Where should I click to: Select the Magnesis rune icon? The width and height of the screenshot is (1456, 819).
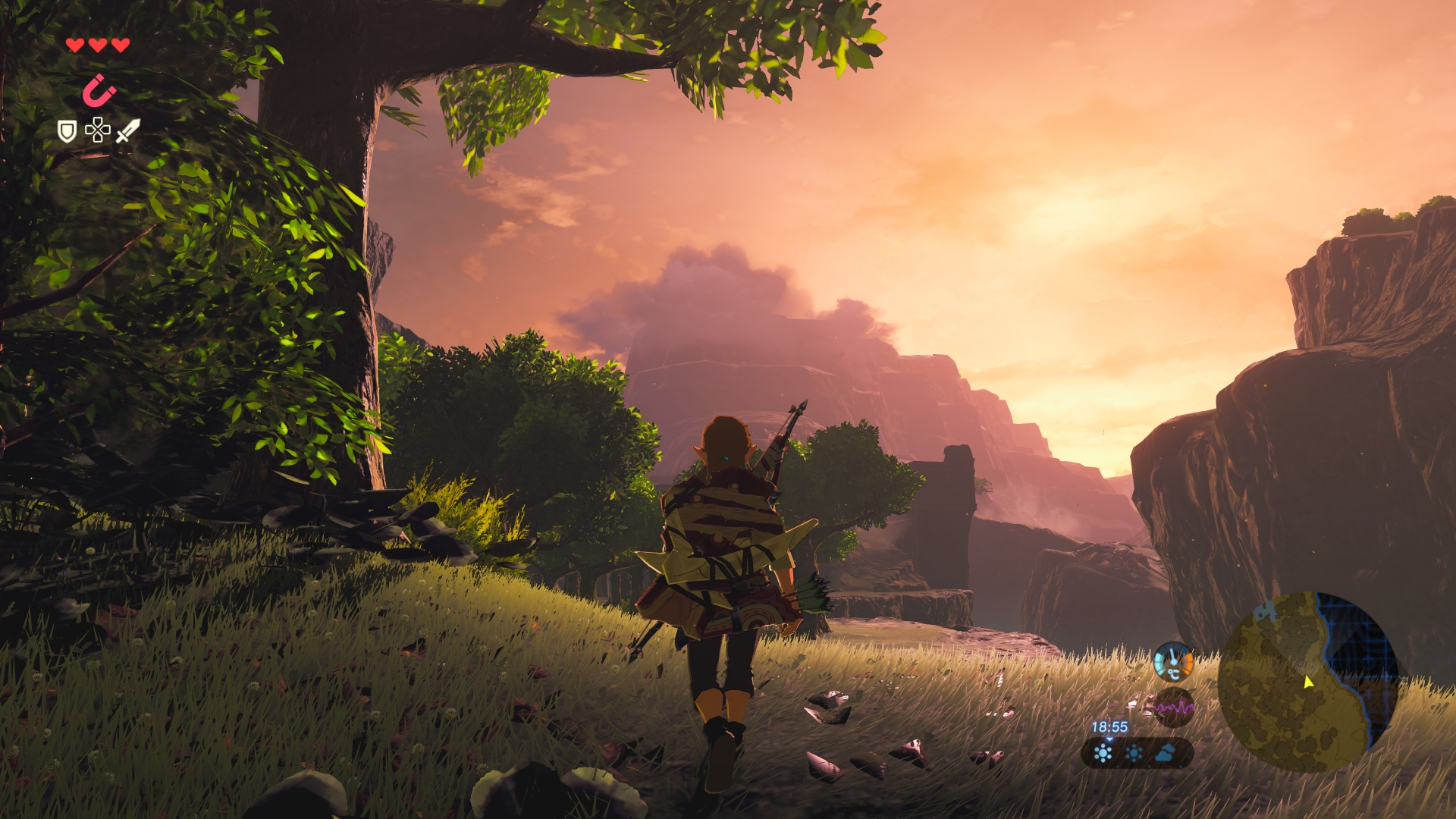99,91
